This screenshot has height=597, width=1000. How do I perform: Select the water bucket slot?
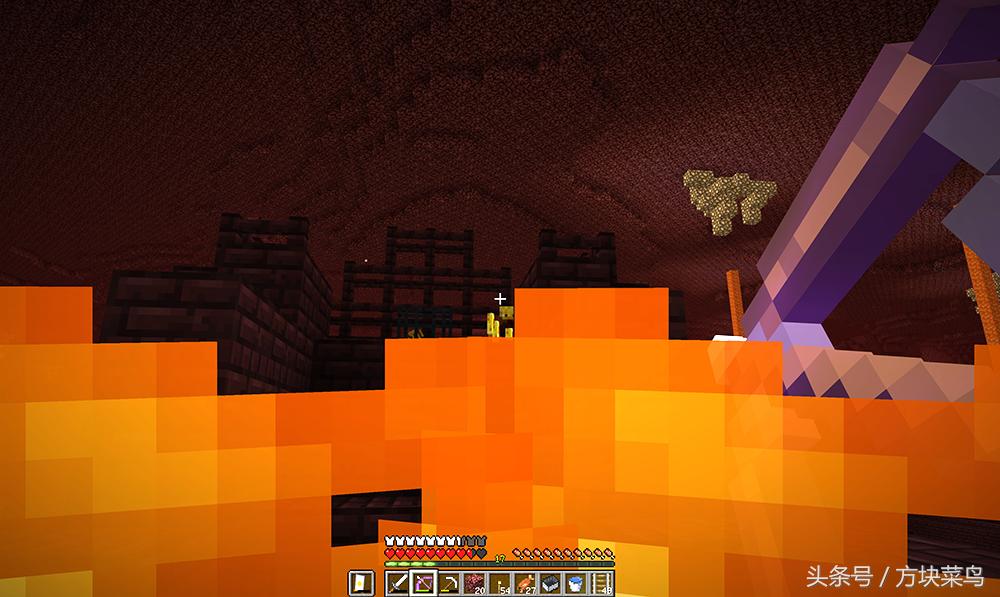[x=576, y=582]
